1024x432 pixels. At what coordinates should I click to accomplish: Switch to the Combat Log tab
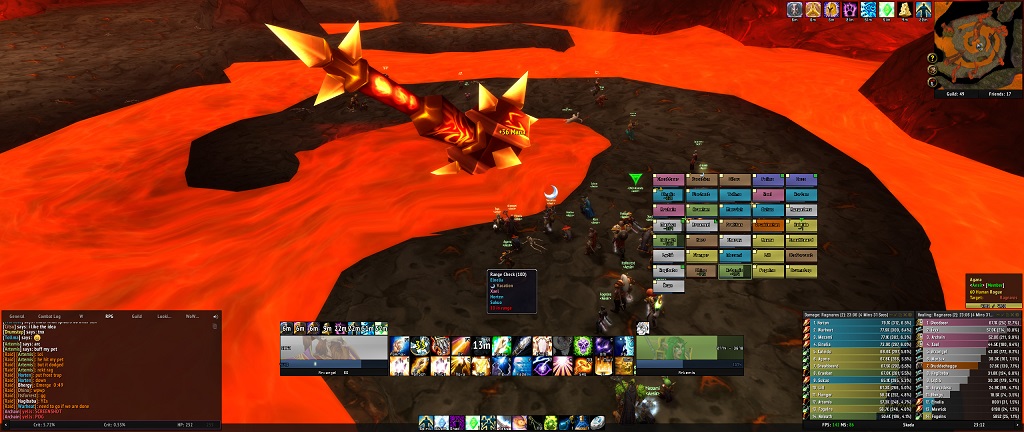pos(50,316)
